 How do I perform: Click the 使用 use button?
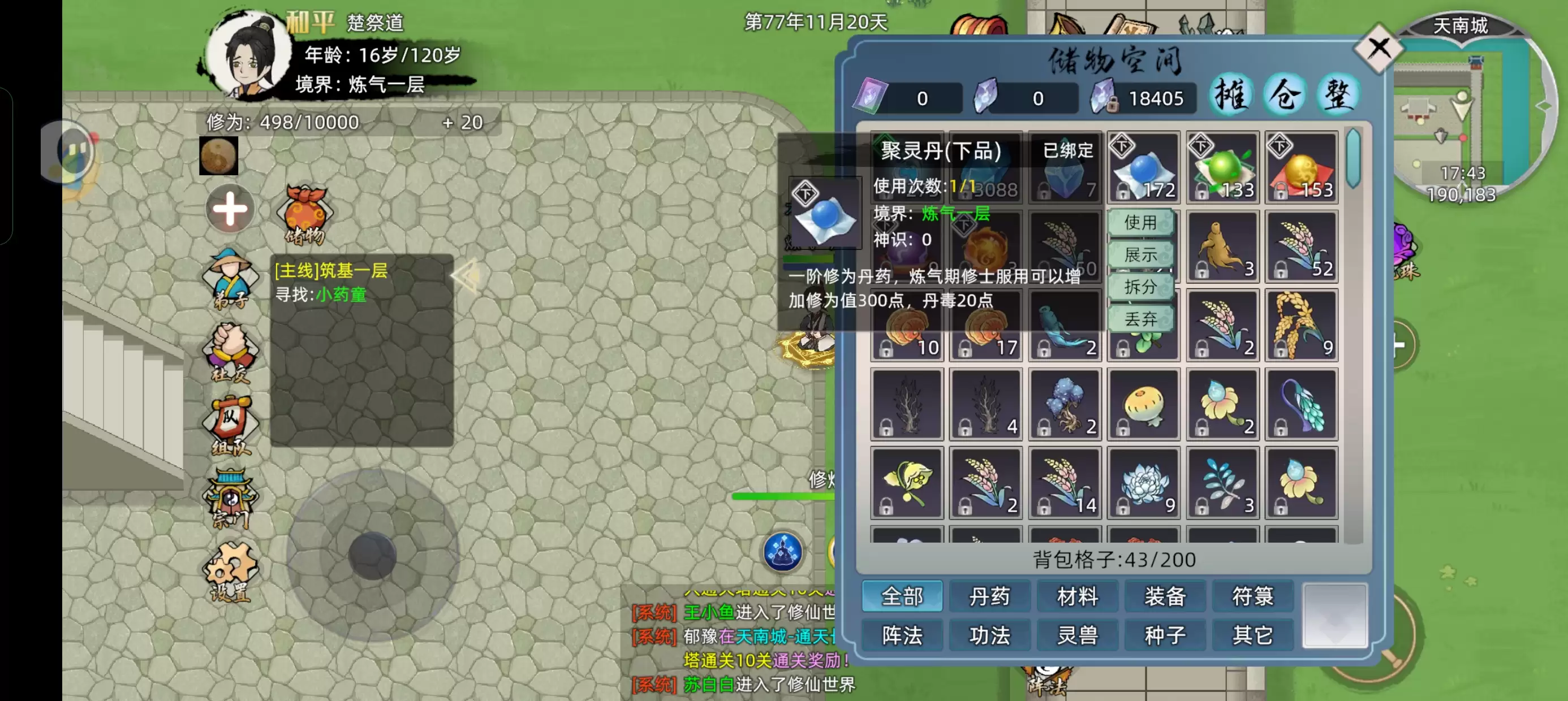(x=1142, y=223)
